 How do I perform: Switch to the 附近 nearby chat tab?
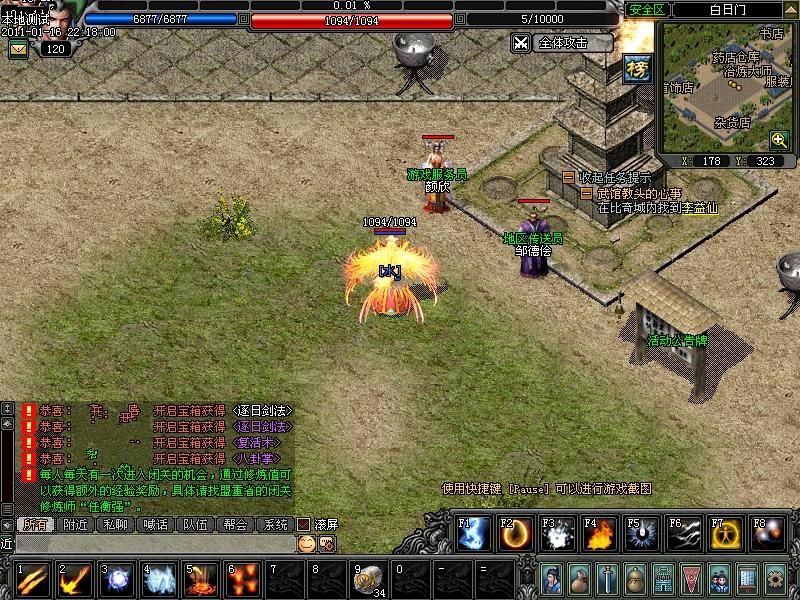tap(76, 524)
